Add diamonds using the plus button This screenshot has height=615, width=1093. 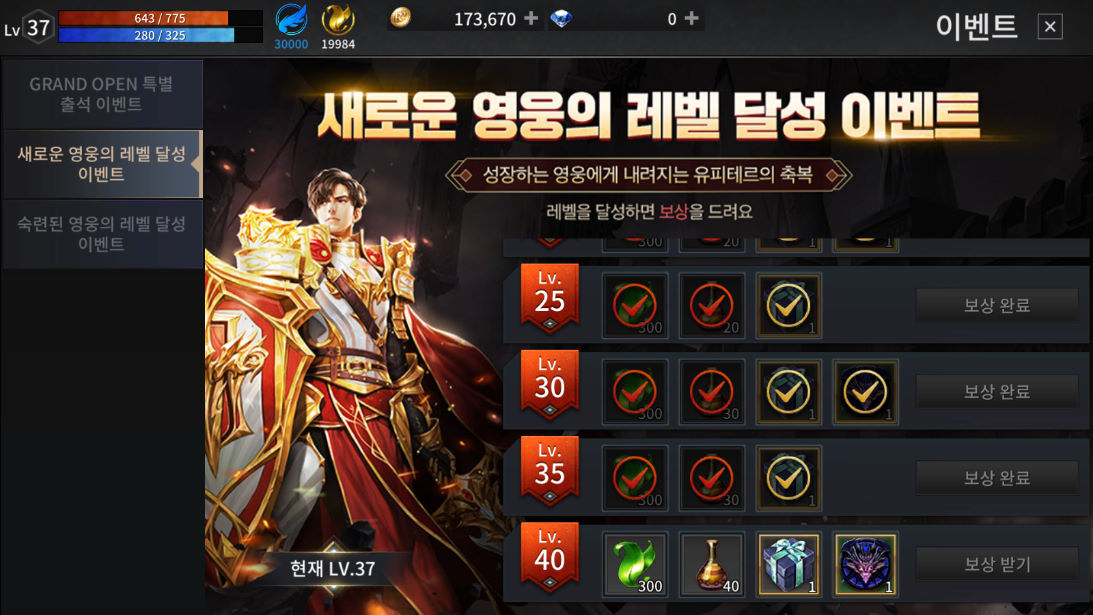pyautogui.click(x=691, y=18)
